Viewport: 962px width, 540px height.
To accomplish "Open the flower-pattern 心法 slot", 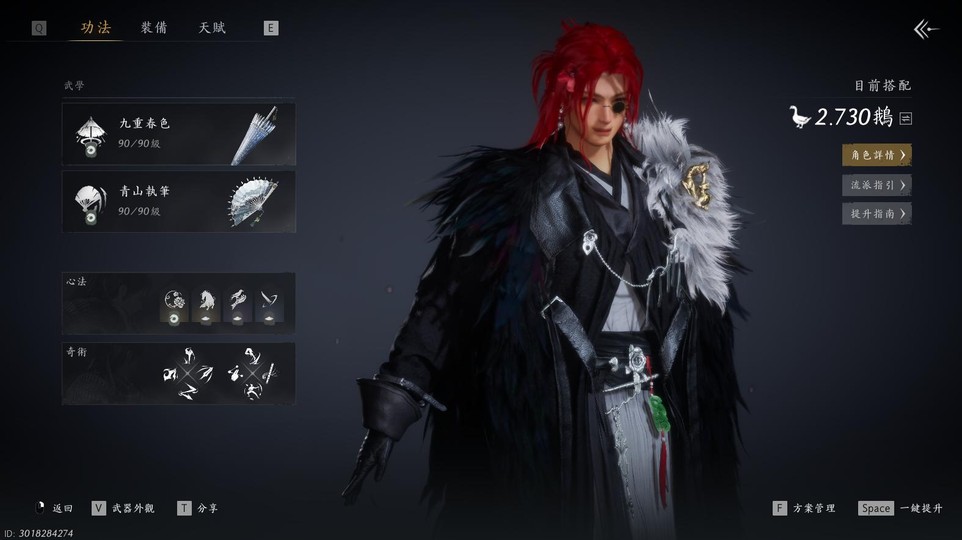I will [174, 305].
